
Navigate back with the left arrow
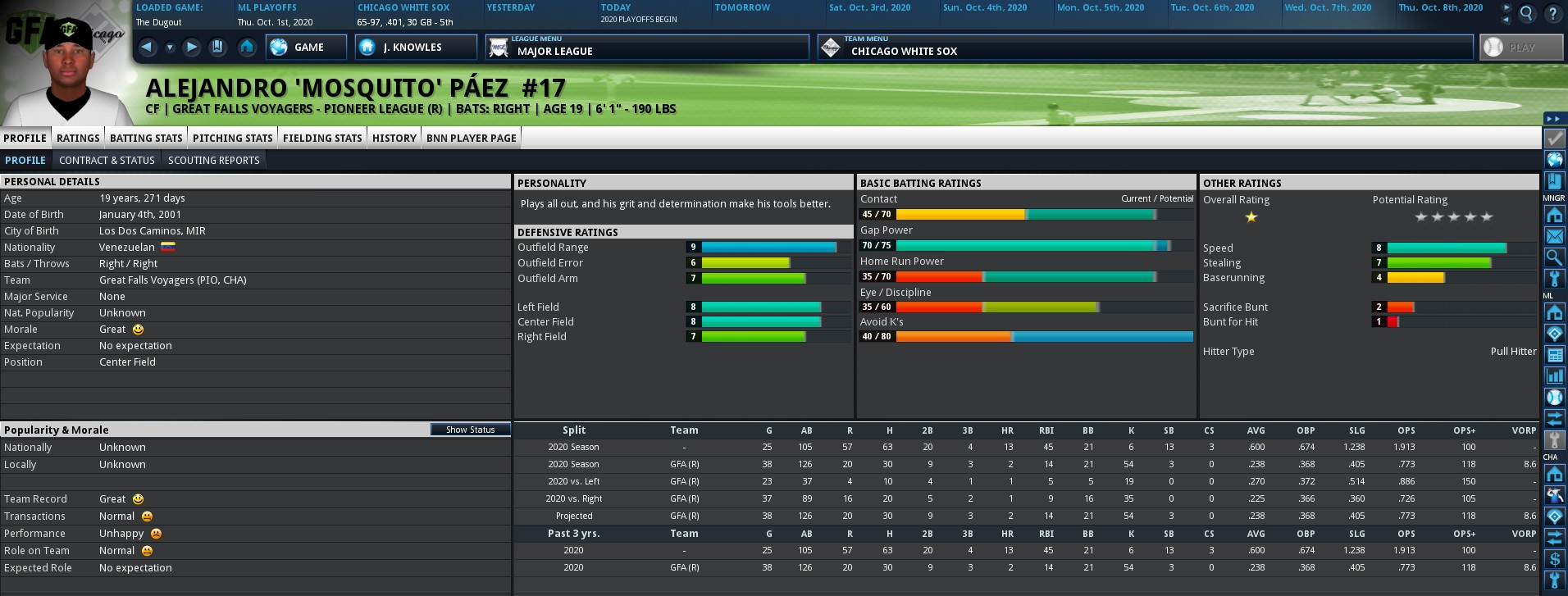(x=147, y=47)
